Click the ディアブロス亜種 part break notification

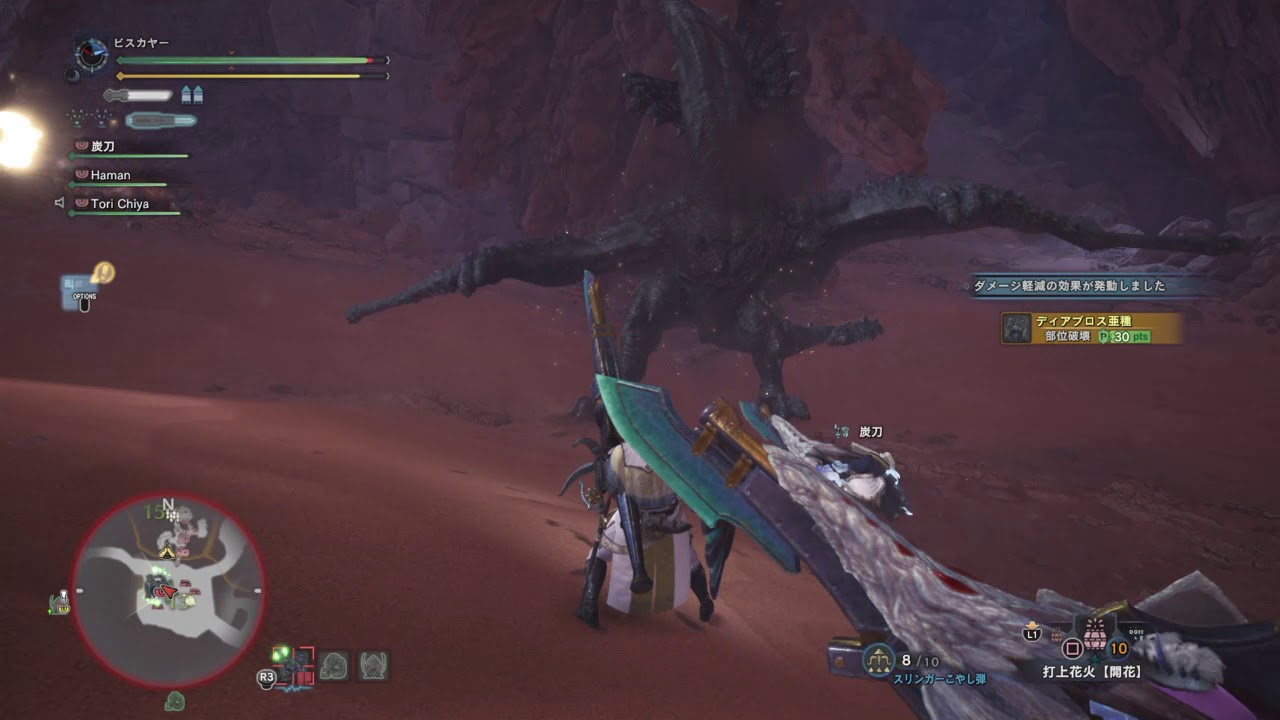tap(1091, 328)
